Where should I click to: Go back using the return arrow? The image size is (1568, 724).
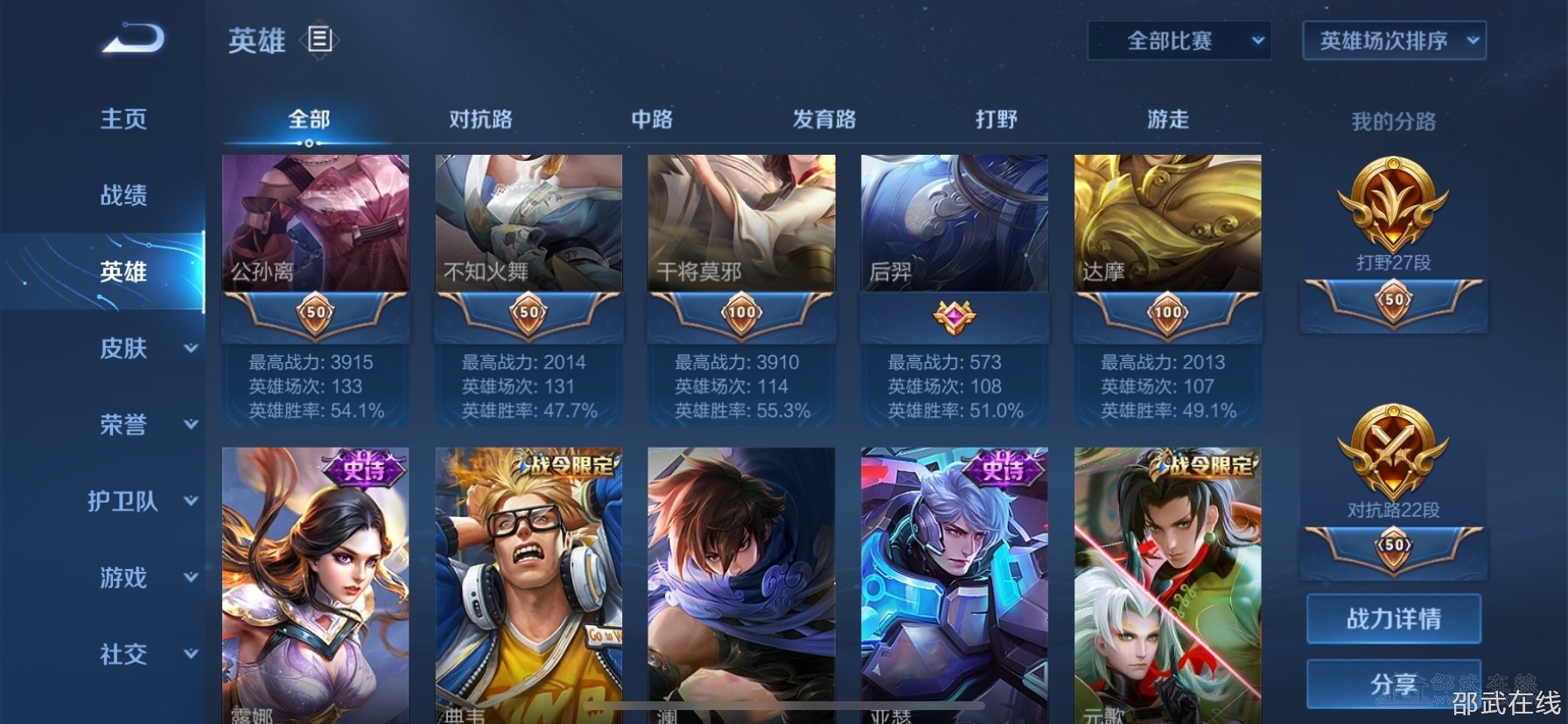133,39
